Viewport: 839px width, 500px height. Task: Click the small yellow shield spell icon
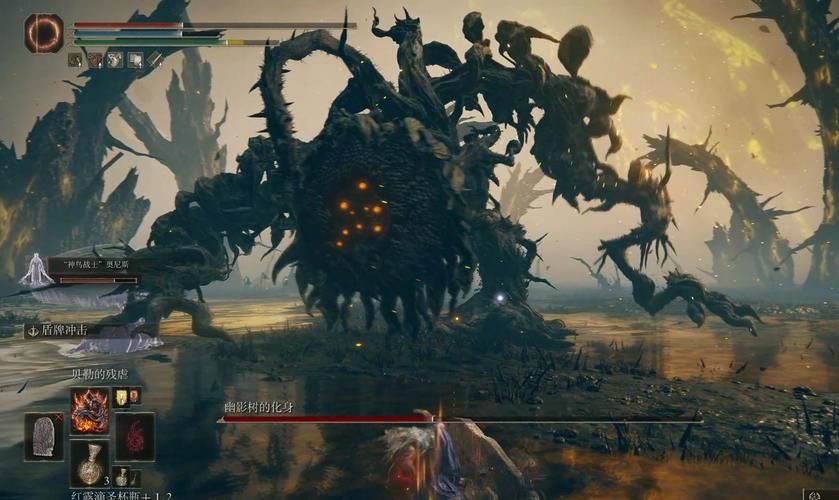[122, 397]
